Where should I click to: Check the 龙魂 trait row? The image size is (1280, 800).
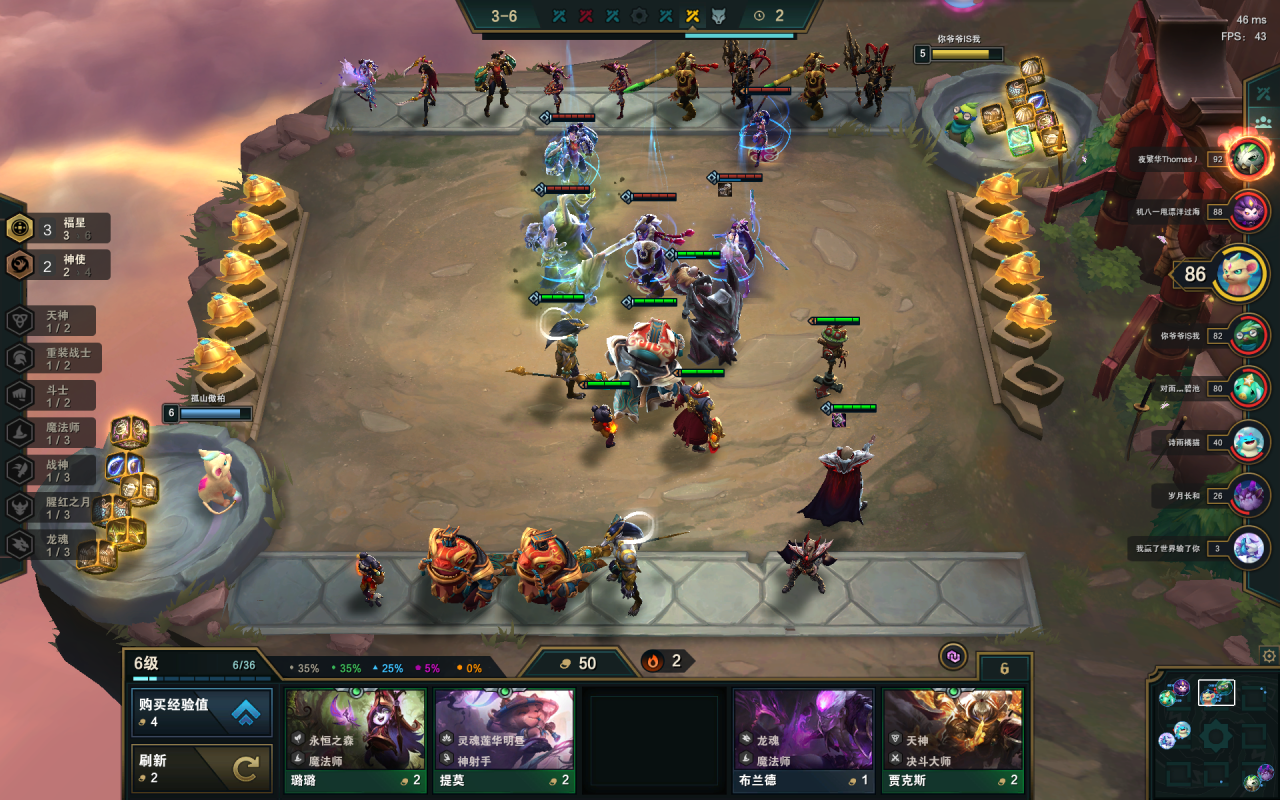tap(56, 545)
